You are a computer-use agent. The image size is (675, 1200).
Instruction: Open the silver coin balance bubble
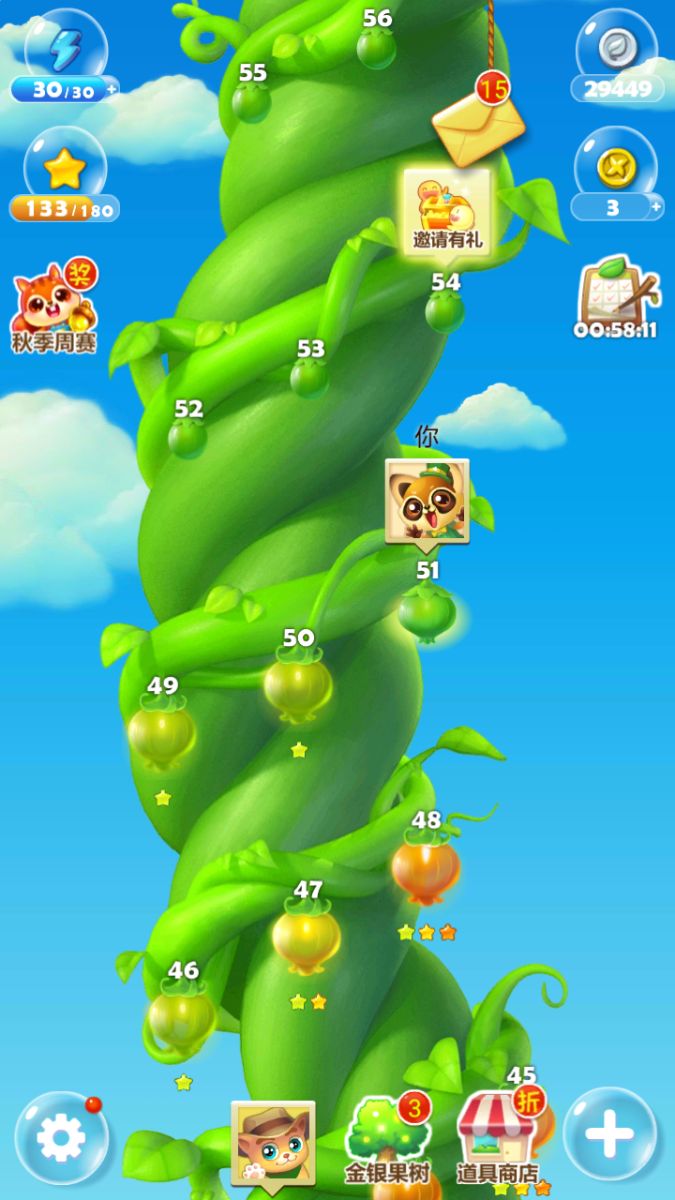pos(617,60)
